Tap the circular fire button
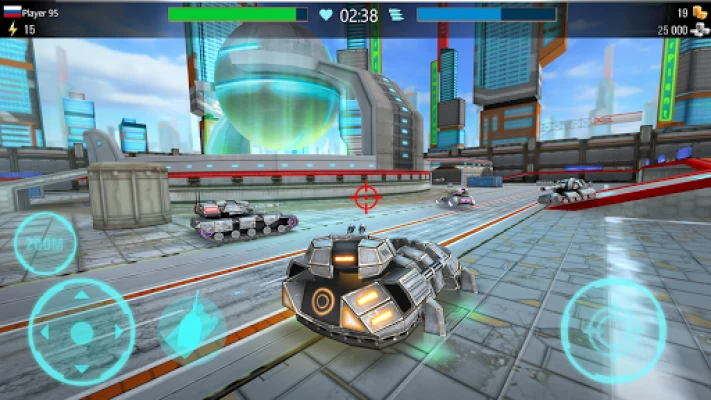This screenshot has width=711, height=400. [x=612, y=325]
